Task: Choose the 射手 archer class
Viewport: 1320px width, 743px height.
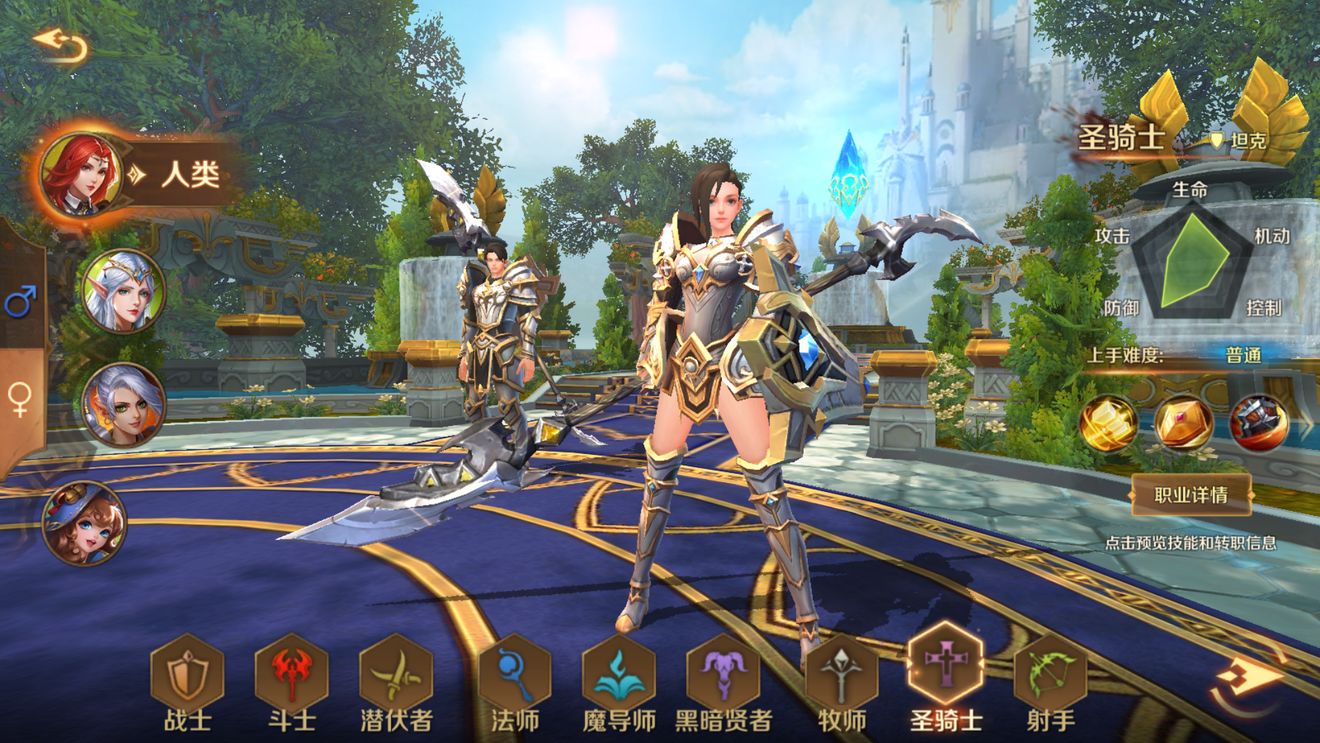Action: pyautogui.click(x=1050, y=671)
